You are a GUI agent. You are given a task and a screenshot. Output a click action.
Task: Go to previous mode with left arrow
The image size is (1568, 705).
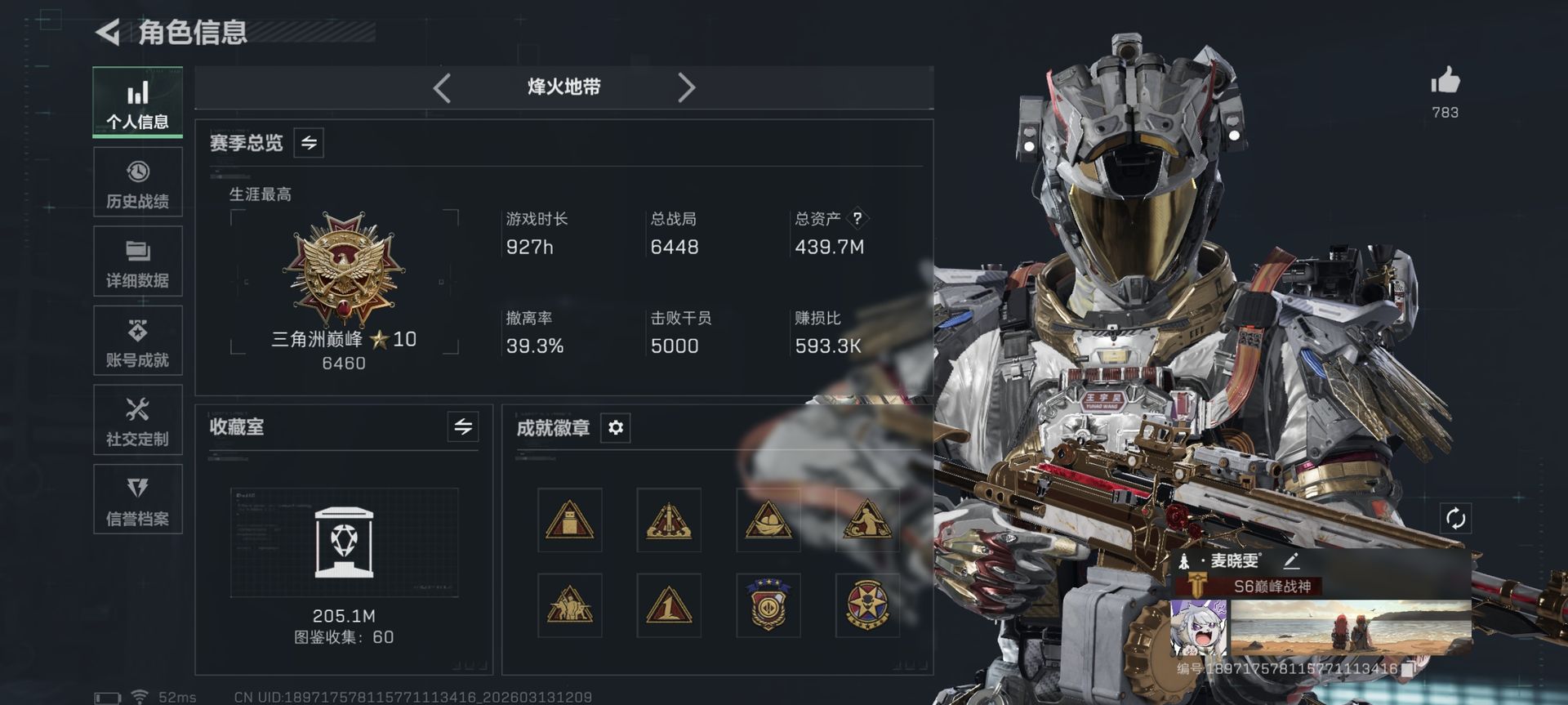coord(442,87)
